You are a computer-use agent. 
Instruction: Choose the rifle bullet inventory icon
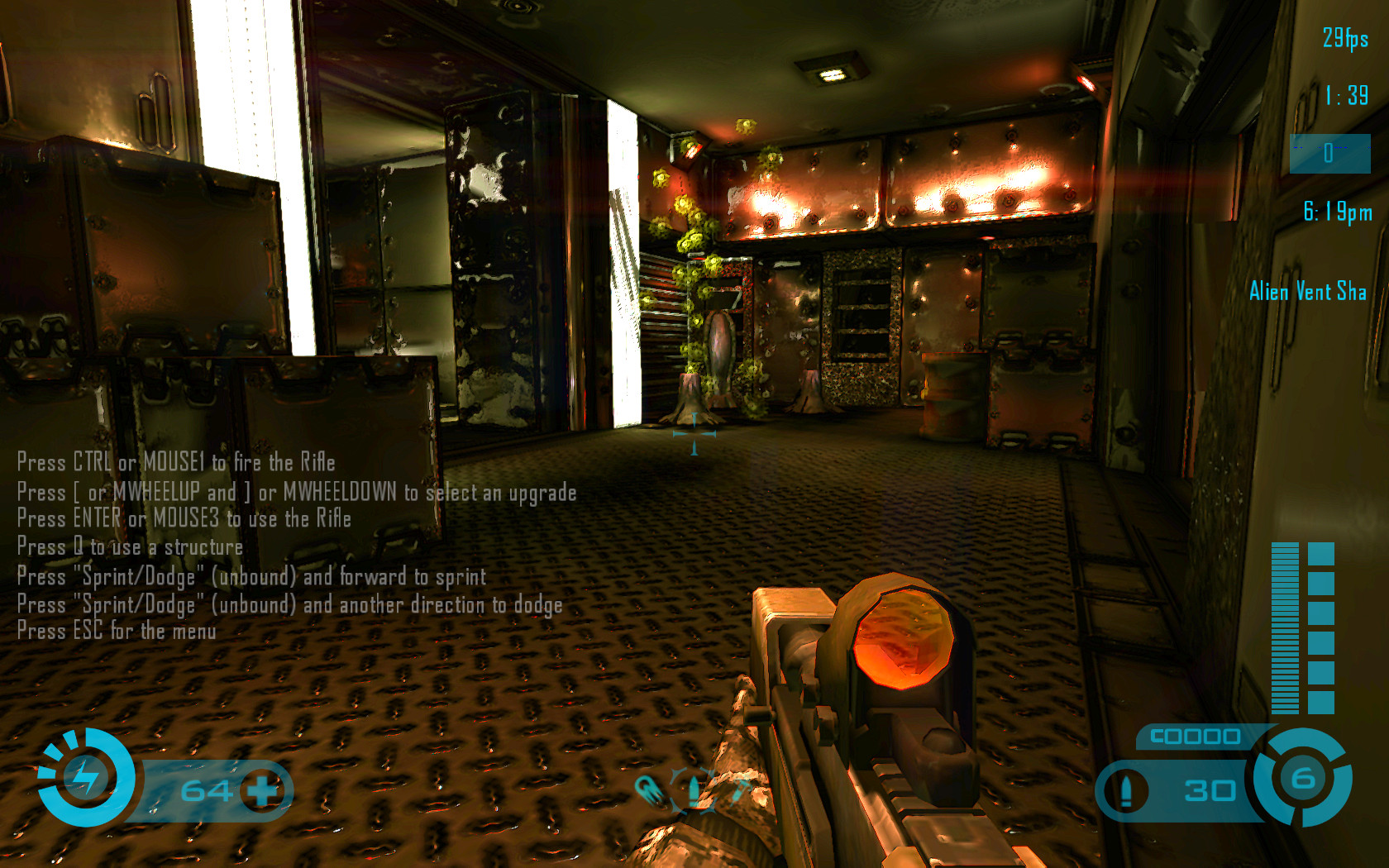pos(693,789)
